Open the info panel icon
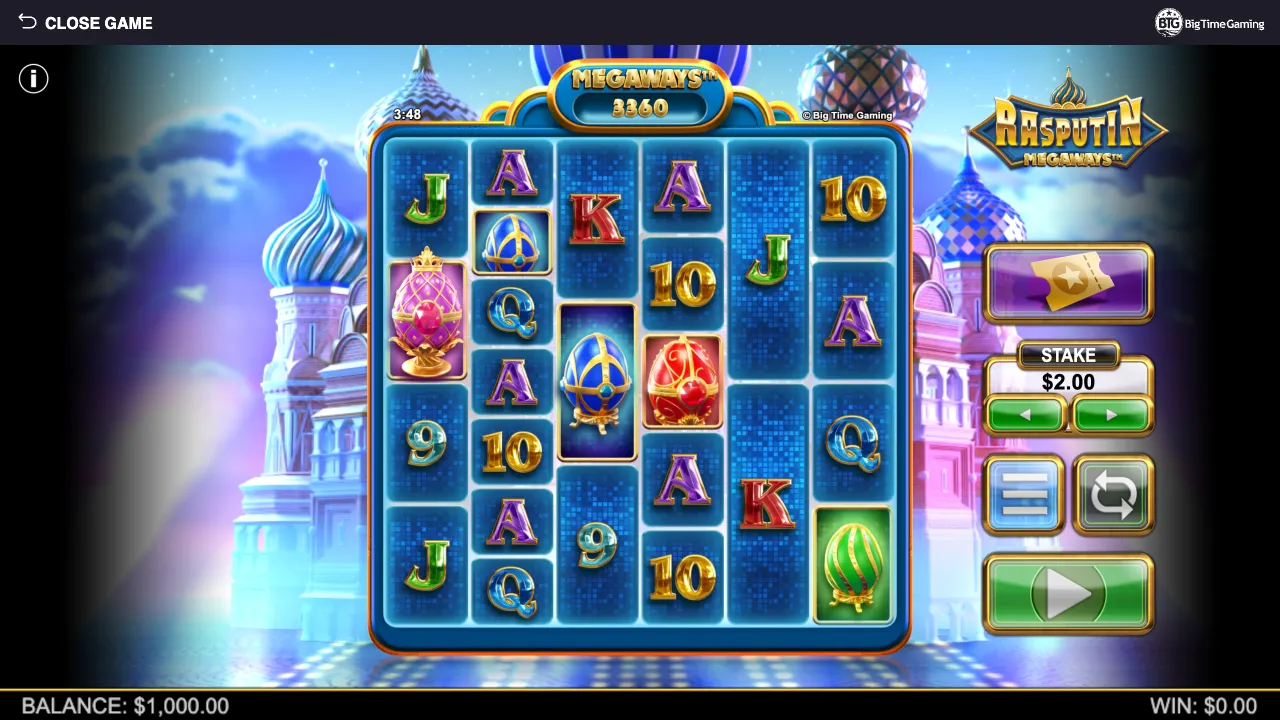 (x=33, y=79)
